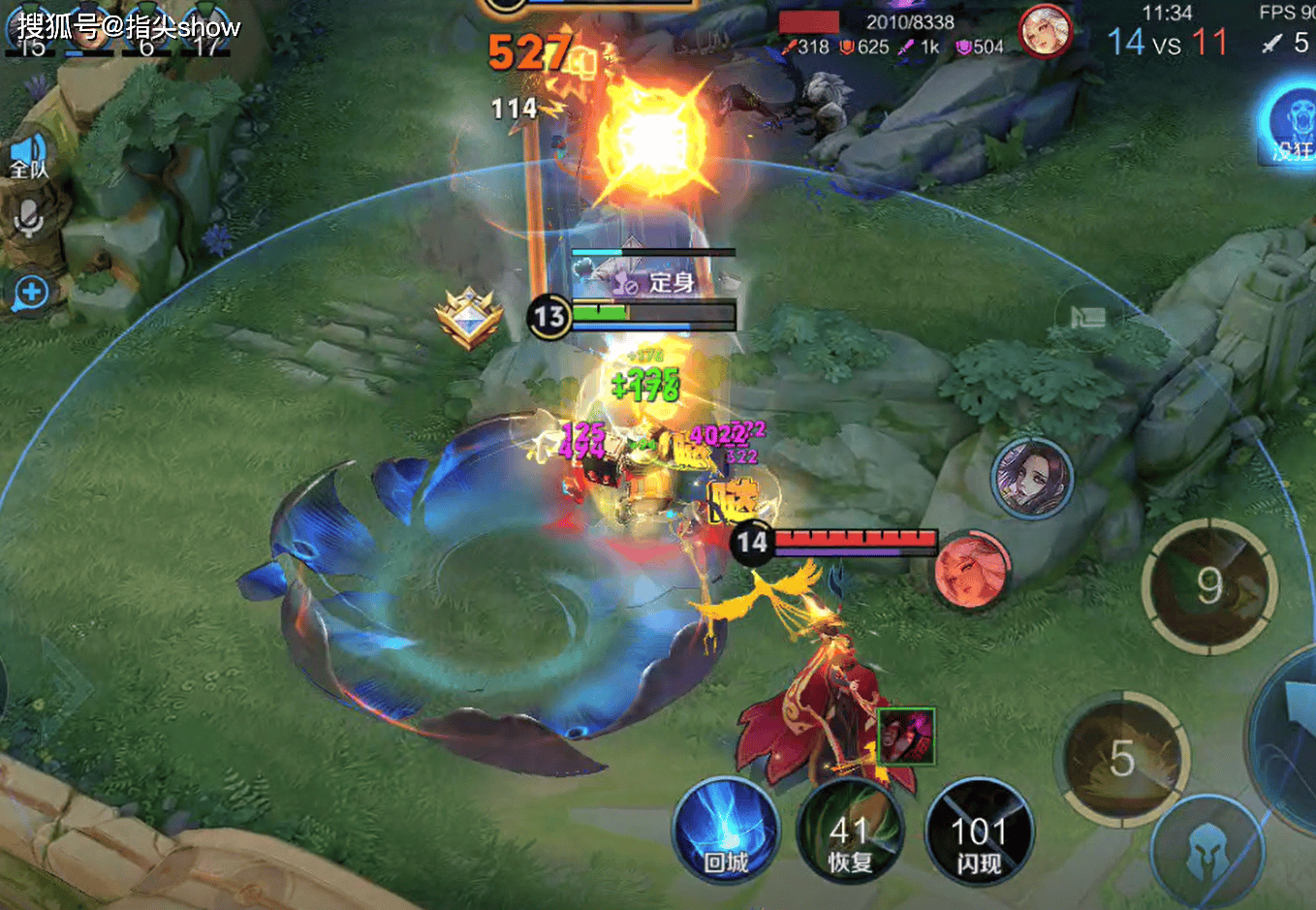1316x910 pixels.
Task: Cast the skill showing cooldown 9
Action: coord(1208,585)
